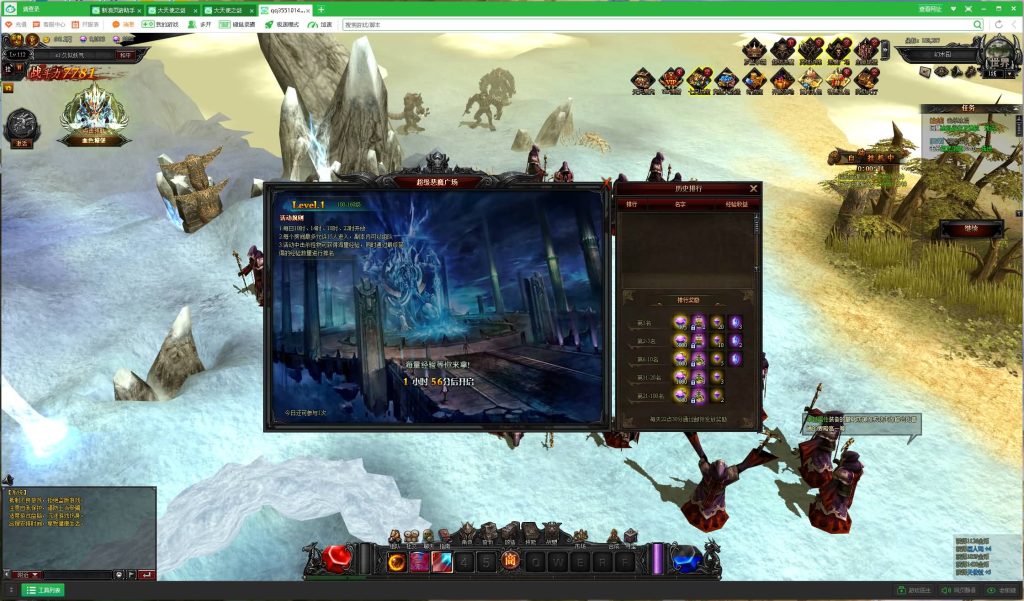Click the round emblem left of portrait

pyautogui.click(x=21, y=125)
